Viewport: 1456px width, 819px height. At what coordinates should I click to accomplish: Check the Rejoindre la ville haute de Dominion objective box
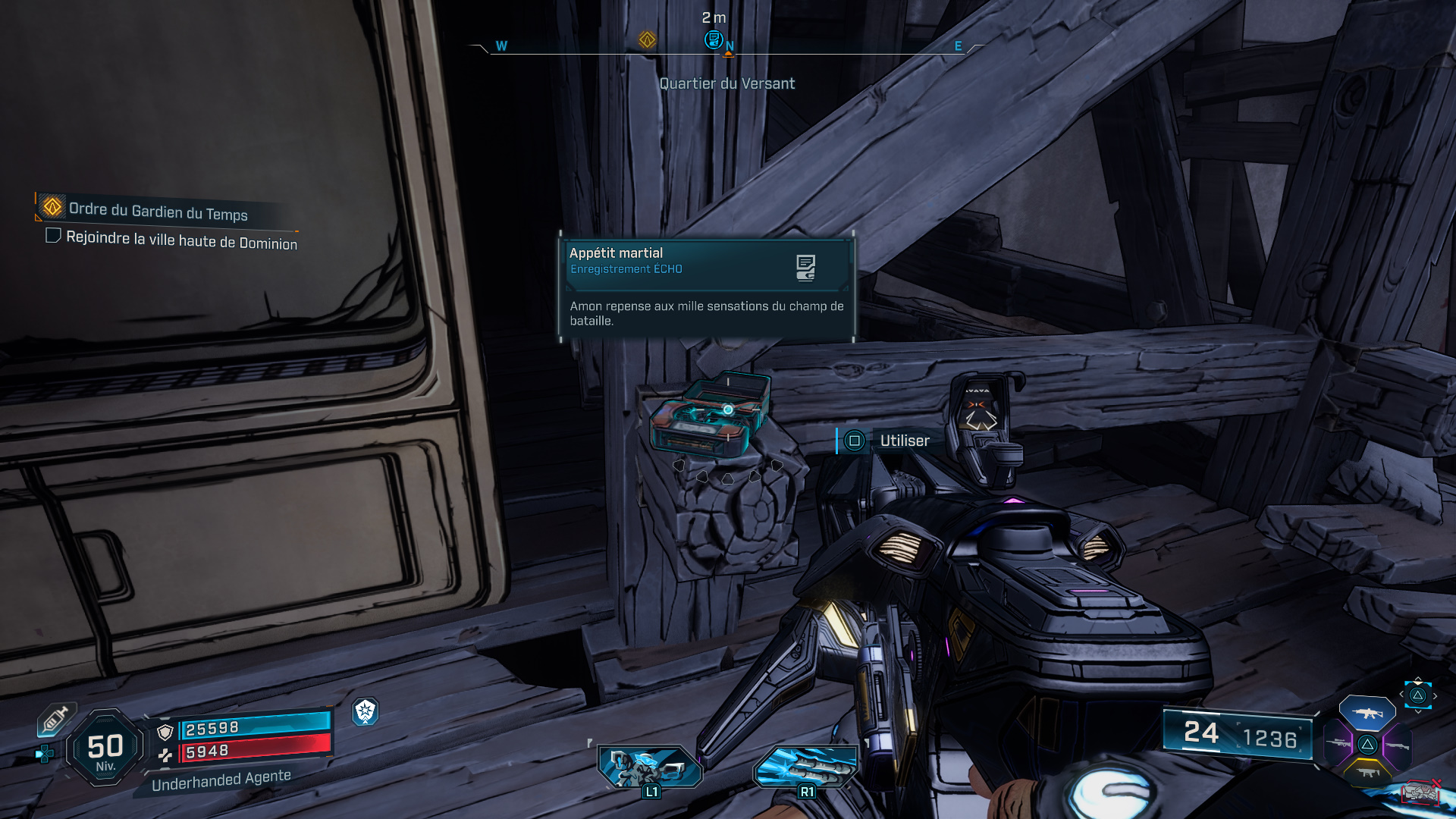point(52,236)
